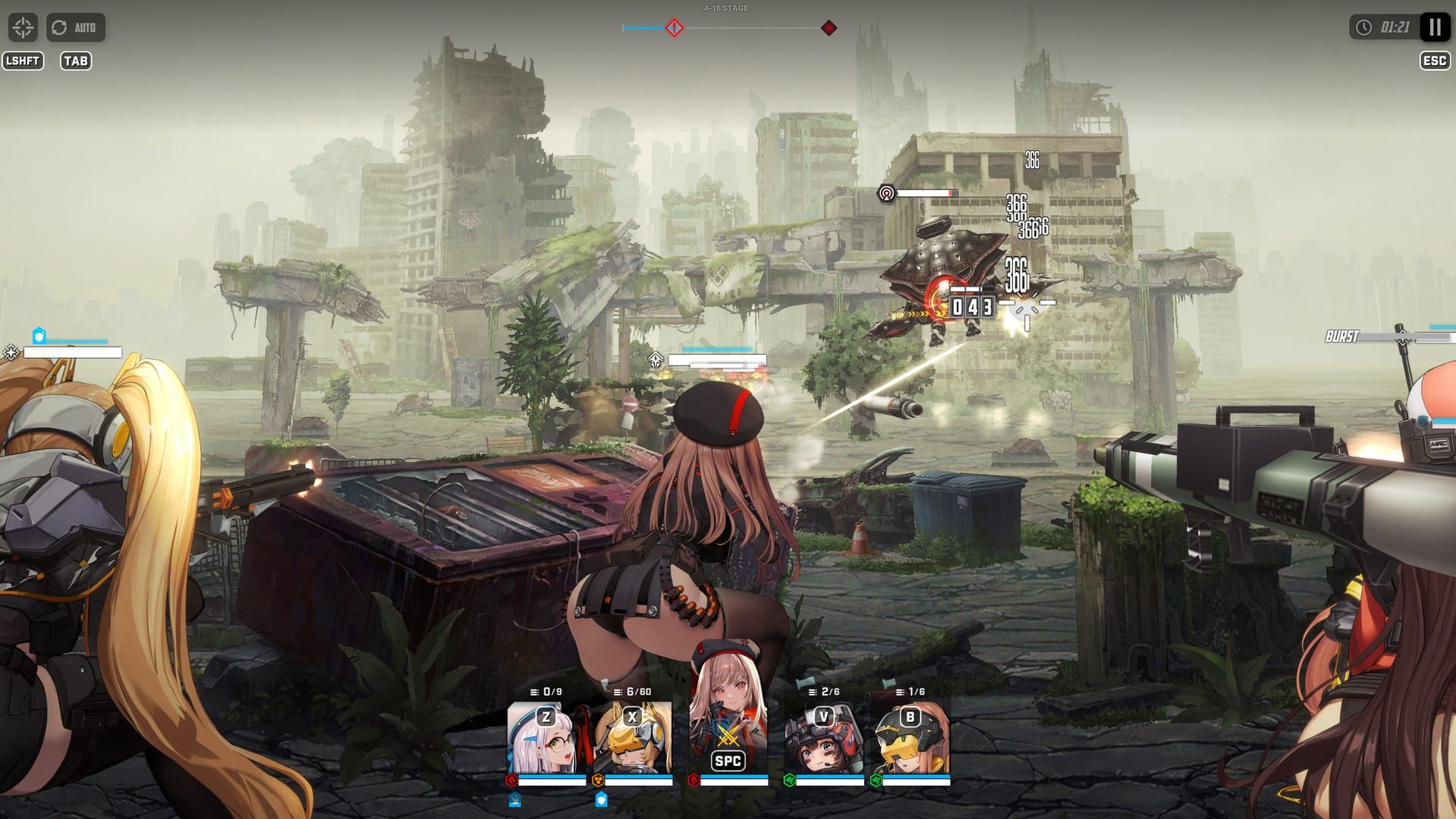The height and width of the screenshot is (819, 1456).
Task: Enable burst with the LSHFT key badge
Action: click(x=24, y=61)
